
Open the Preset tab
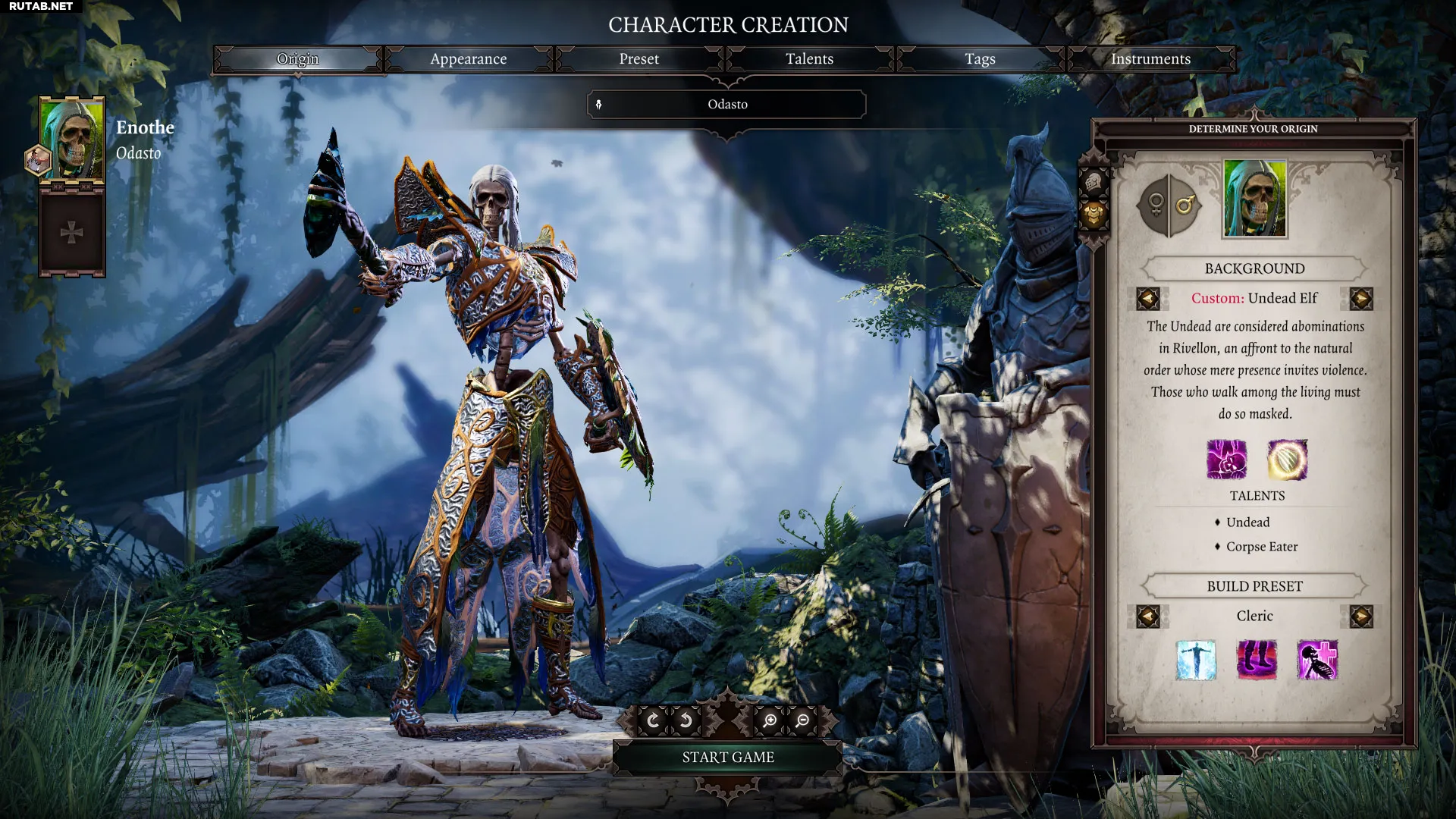(639, 59)
